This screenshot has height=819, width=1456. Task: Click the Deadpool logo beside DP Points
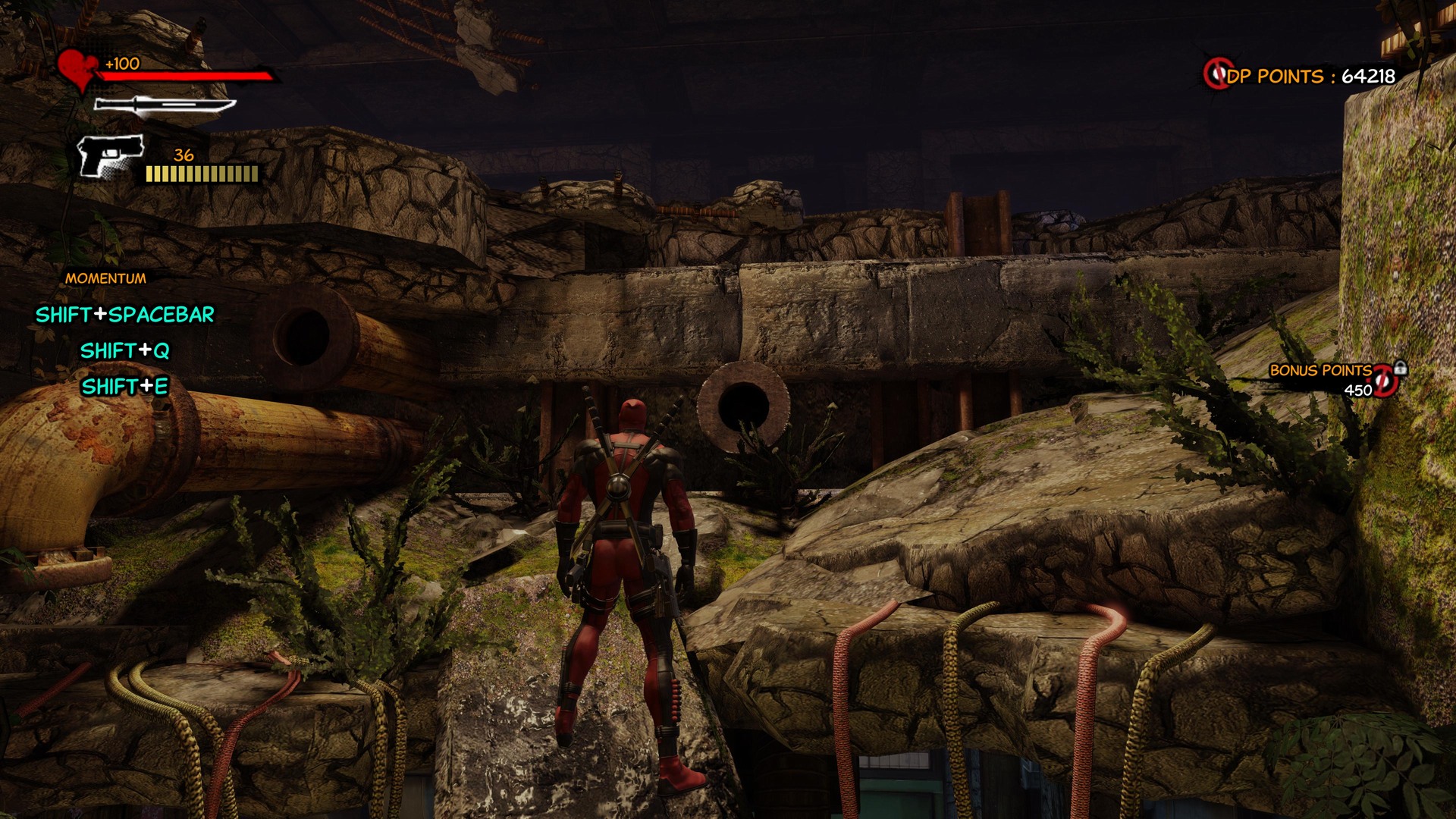point(1217,74)
